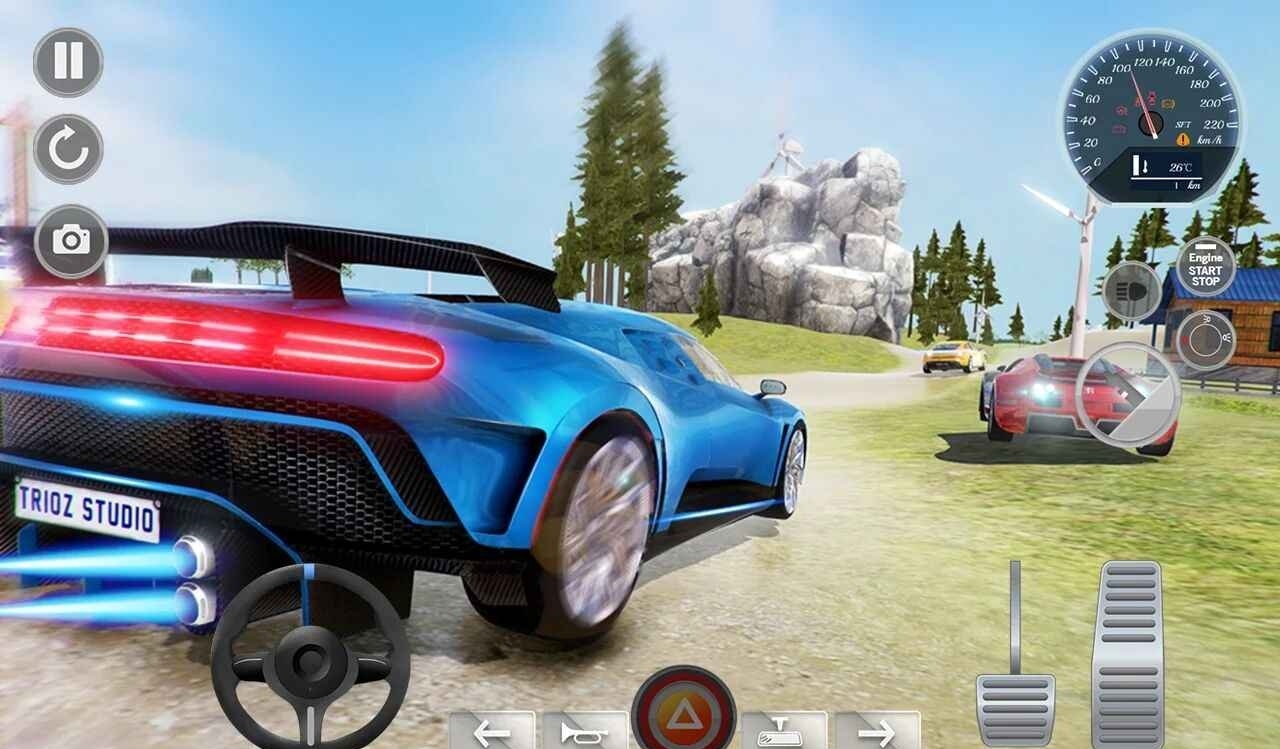
Task: Honk the horn button
Action: coord(585,732)
